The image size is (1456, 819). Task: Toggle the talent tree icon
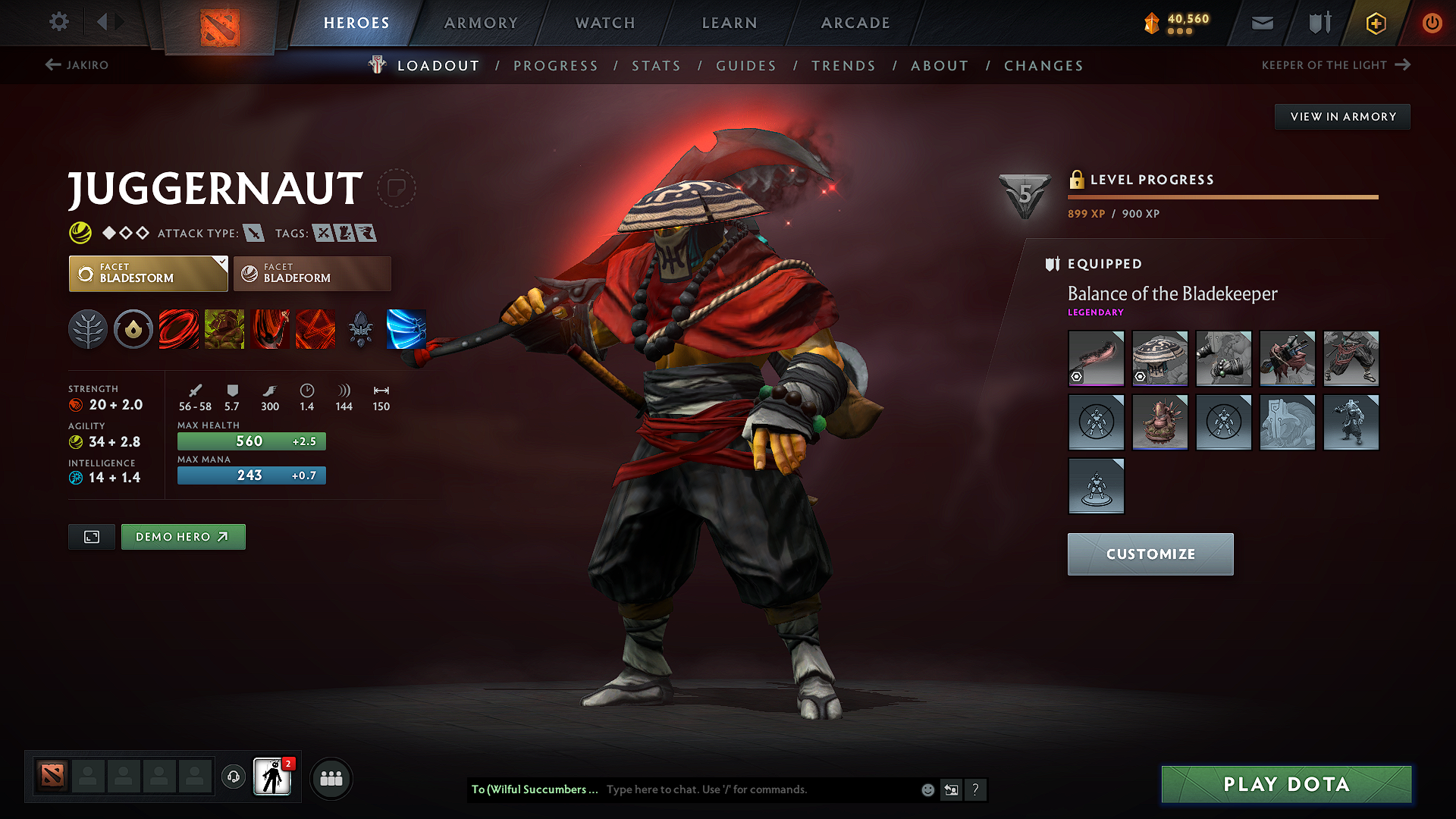point(88,329)
